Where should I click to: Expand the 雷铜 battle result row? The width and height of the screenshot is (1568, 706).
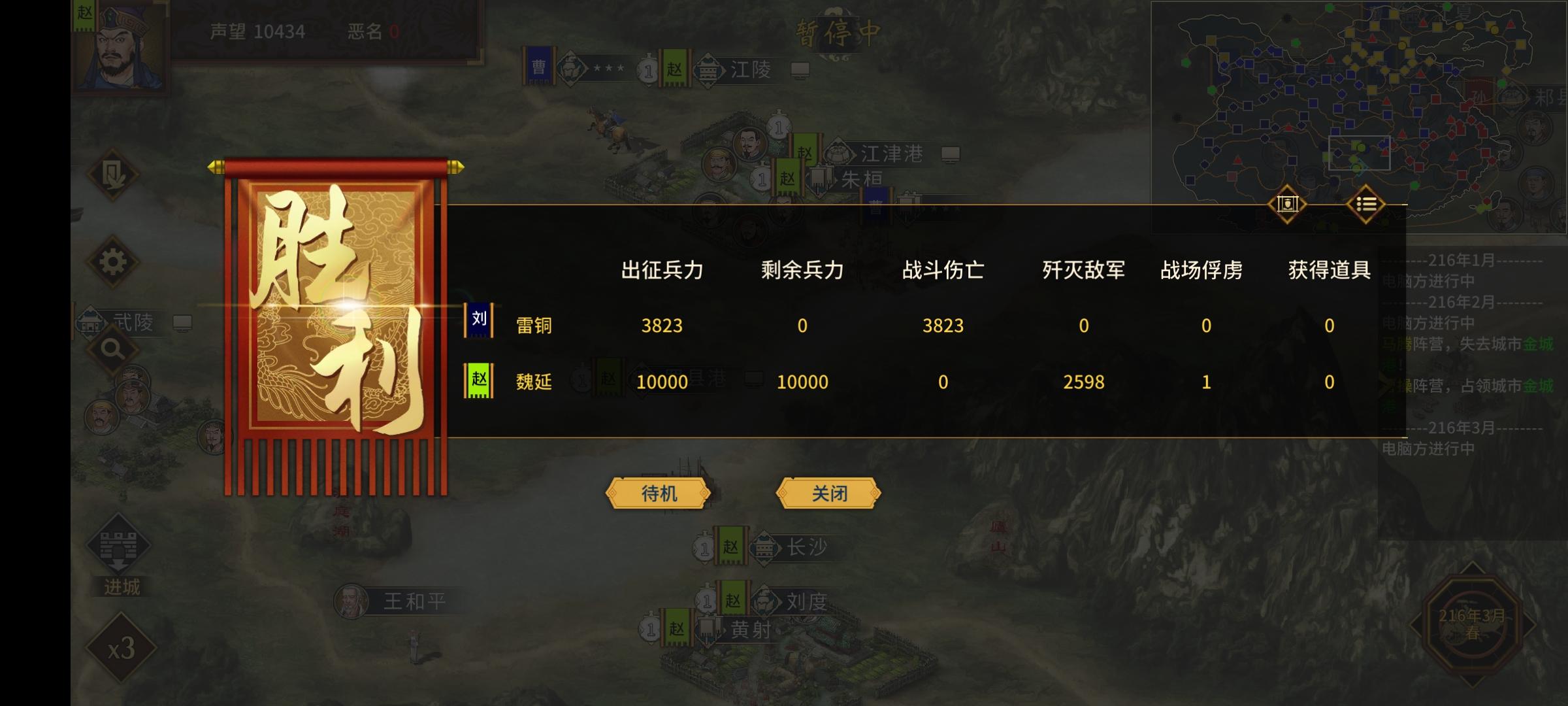tap(534, 326)
